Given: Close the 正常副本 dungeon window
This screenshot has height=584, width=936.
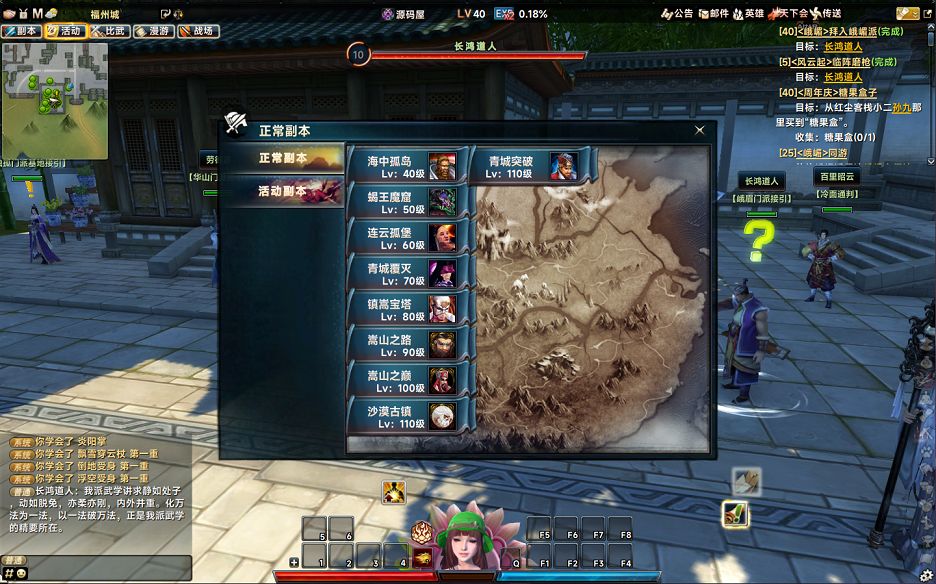Looking at the screenshot, I should tap(700, 130).
